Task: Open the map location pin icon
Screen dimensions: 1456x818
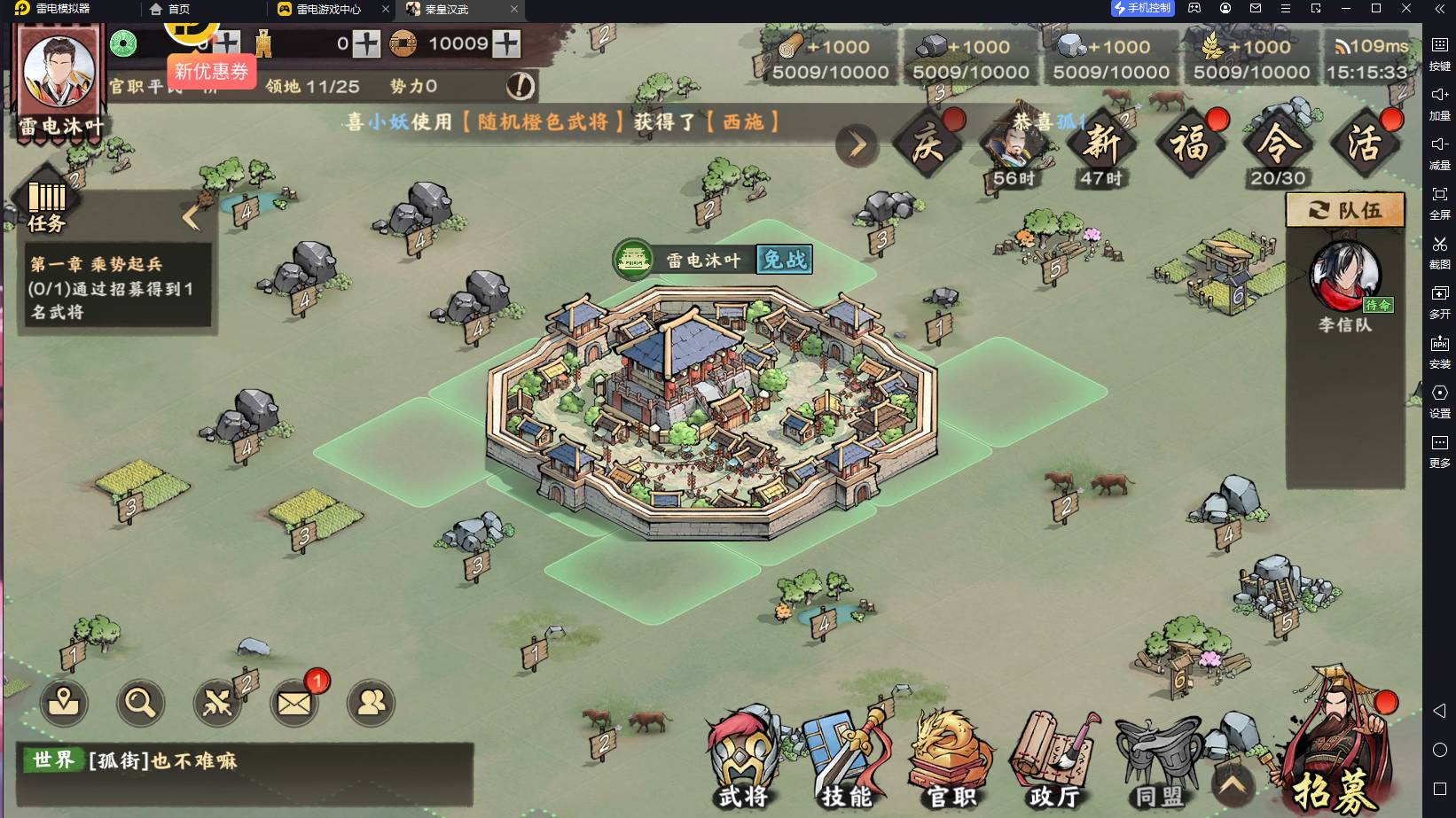Action: click(x=64, y=704)
